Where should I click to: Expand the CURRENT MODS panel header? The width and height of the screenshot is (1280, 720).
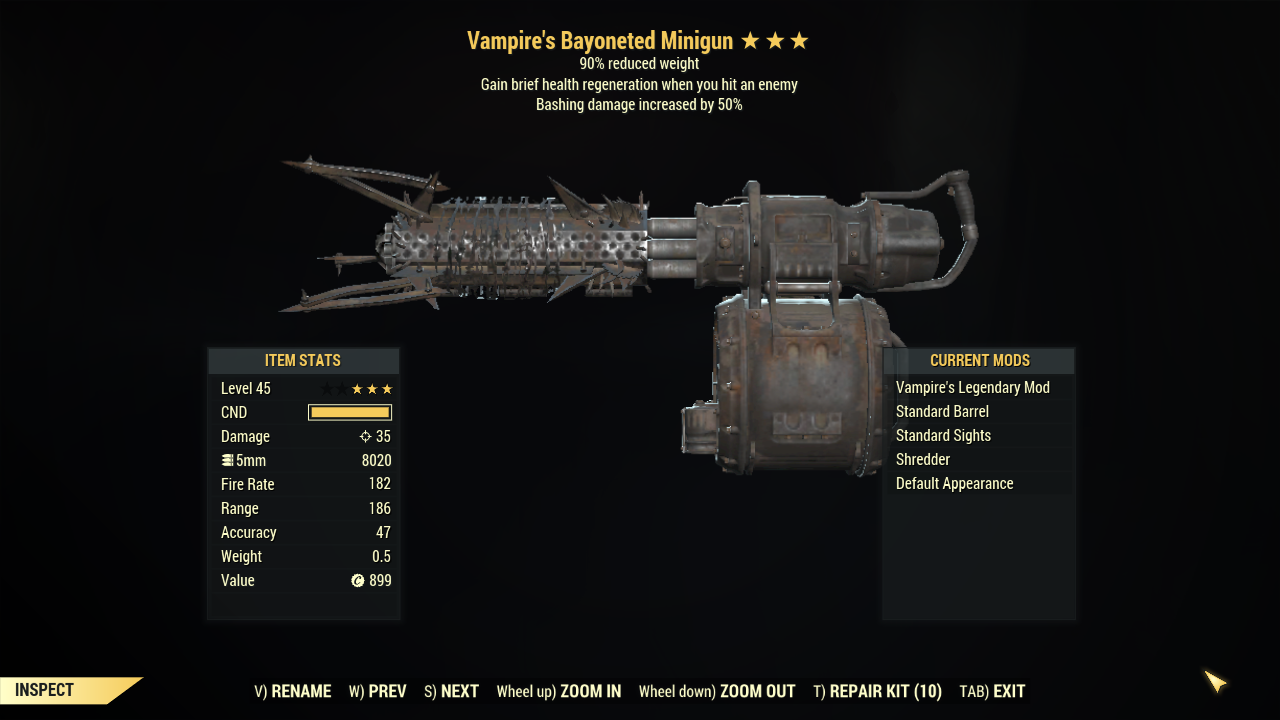980,360
